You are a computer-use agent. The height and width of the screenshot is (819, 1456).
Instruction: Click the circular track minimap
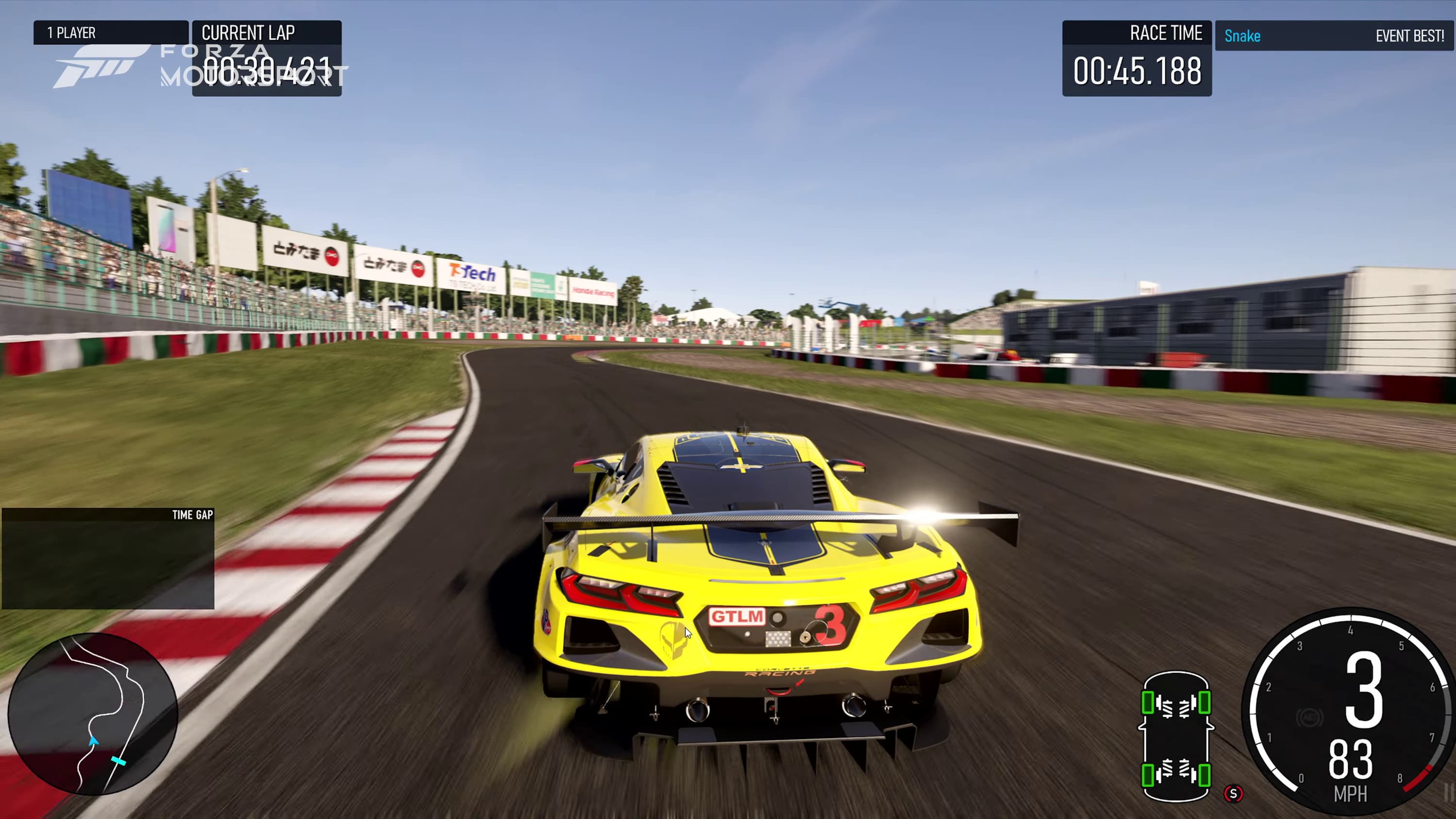click(93, 713)
